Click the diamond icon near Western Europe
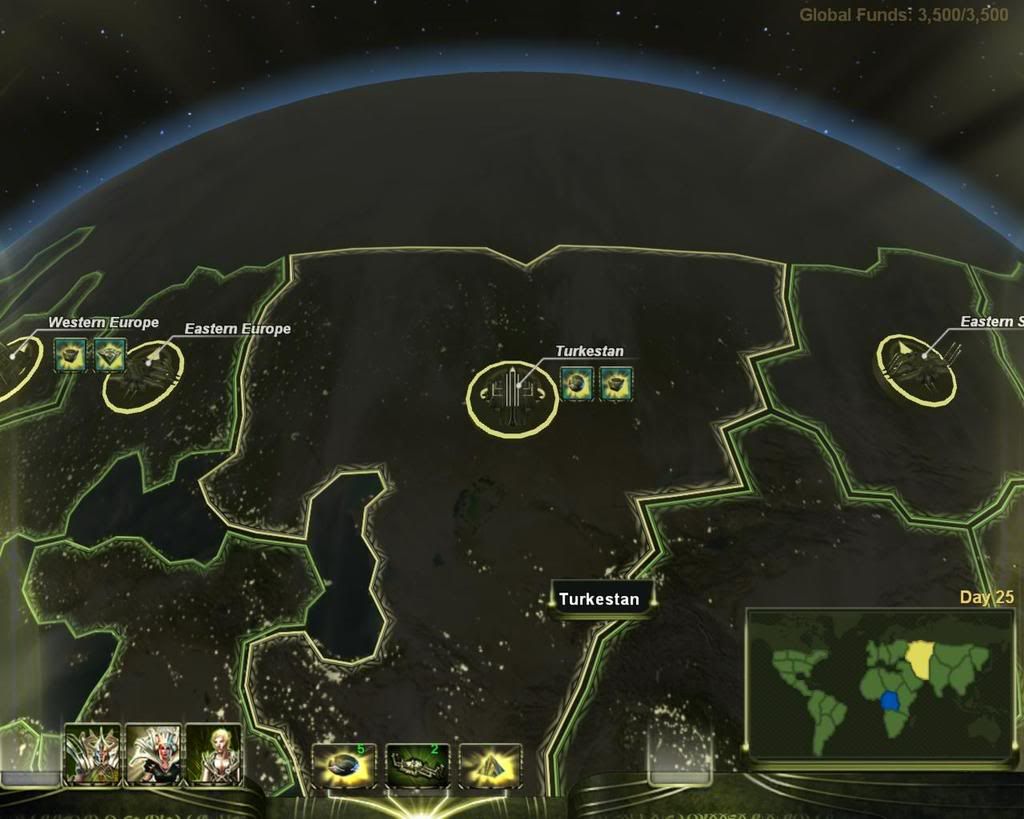The image size is (1024, 819). click(x=109, y=354)
